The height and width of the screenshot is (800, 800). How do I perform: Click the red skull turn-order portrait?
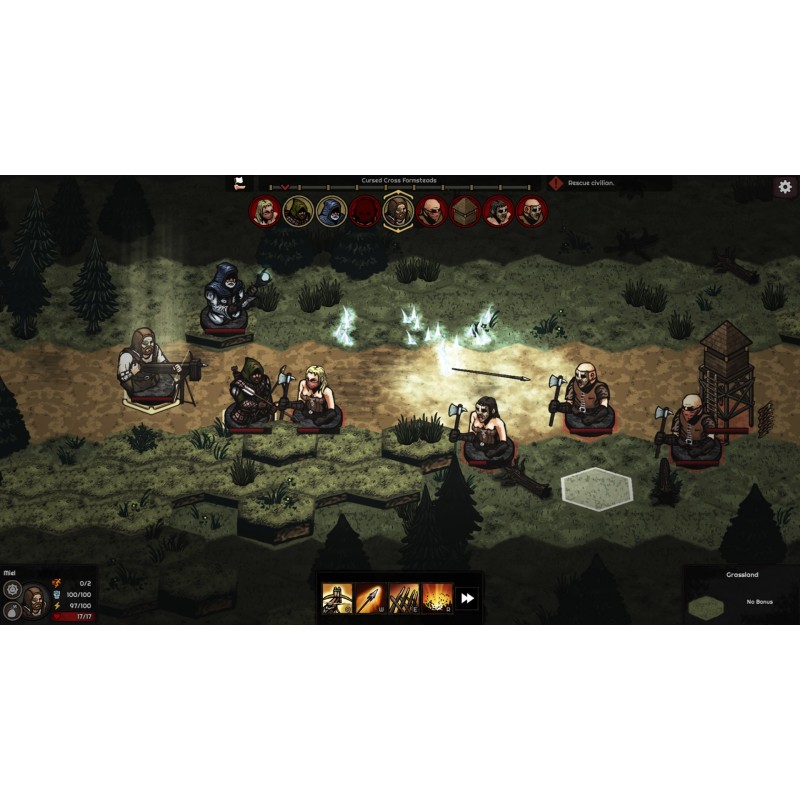click(x=364, y=210)
